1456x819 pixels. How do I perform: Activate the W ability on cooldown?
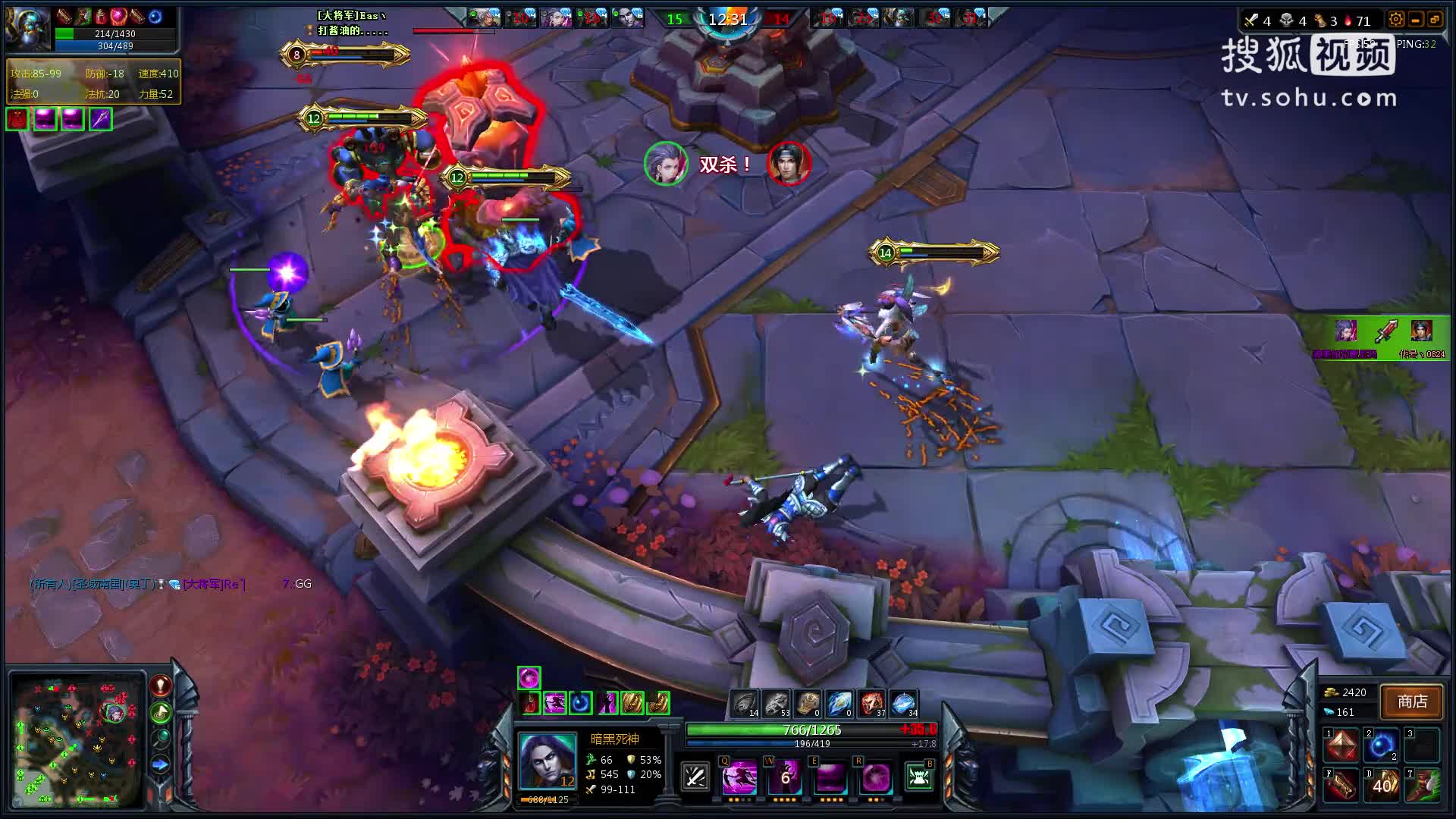click(785, 778)
